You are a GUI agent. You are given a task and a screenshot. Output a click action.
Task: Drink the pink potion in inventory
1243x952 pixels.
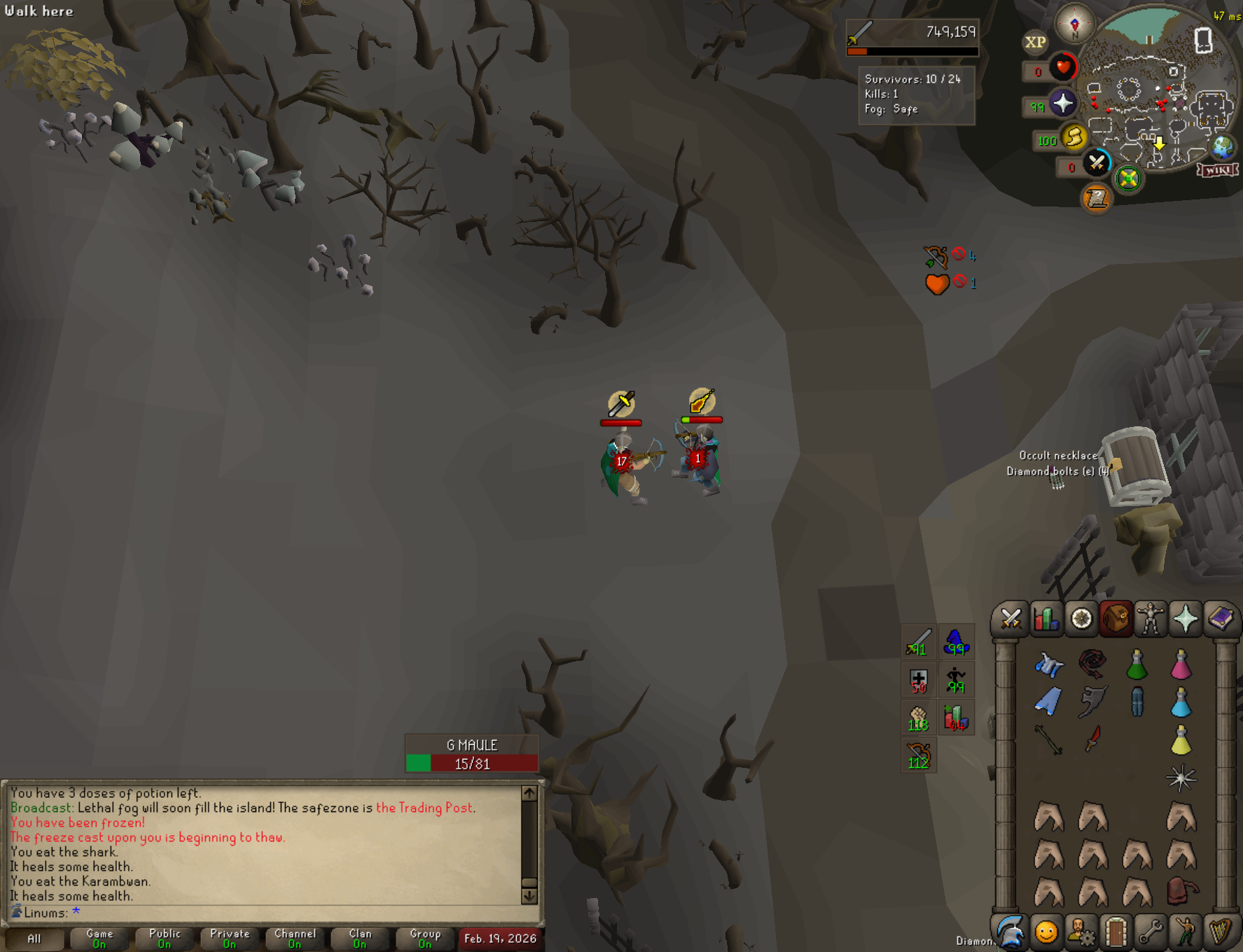point(1181,665)
